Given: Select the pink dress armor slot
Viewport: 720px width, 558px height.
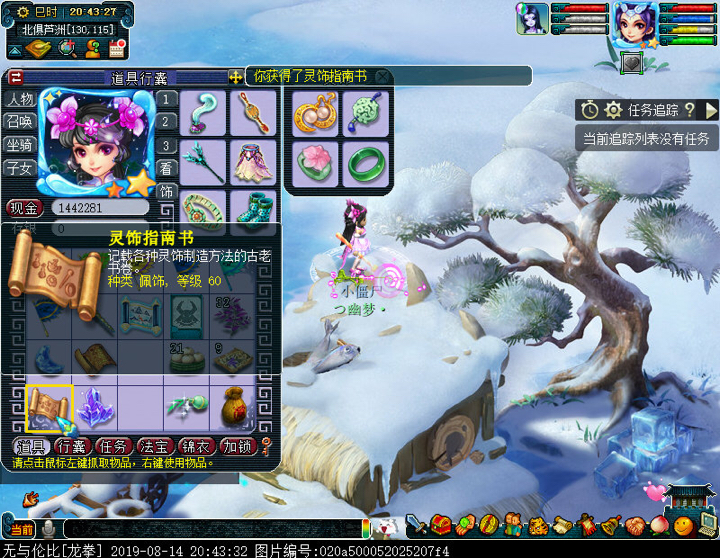Looking at the screenshot, I should click(x=253, y=160).
